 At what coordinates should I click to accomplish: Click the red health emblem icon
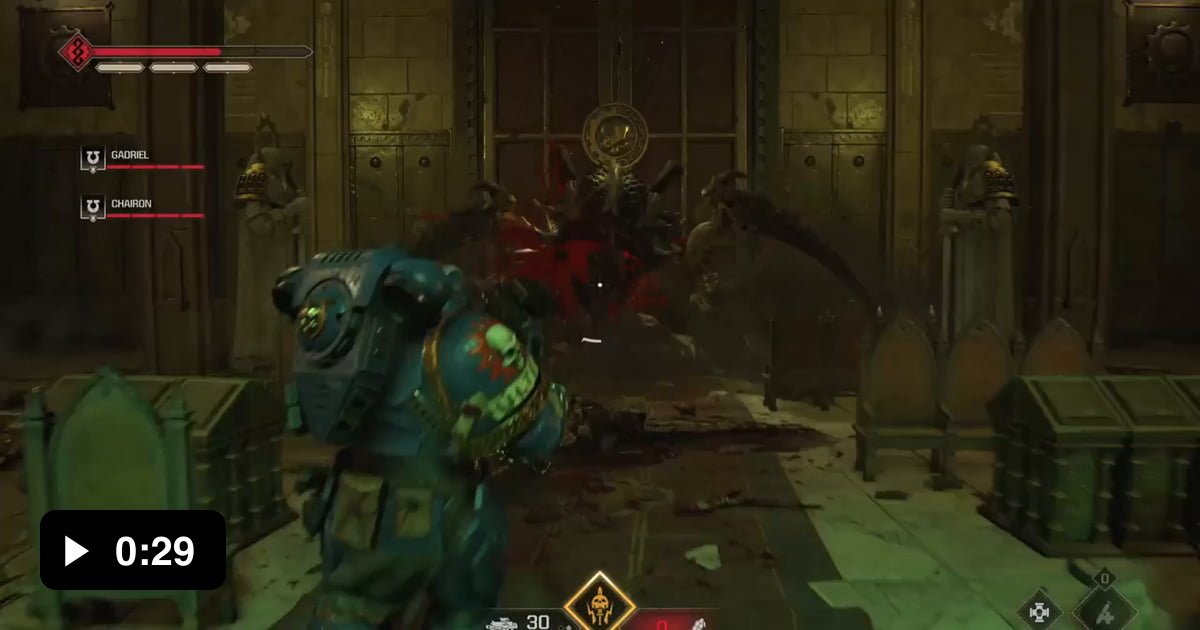(76, 50)
